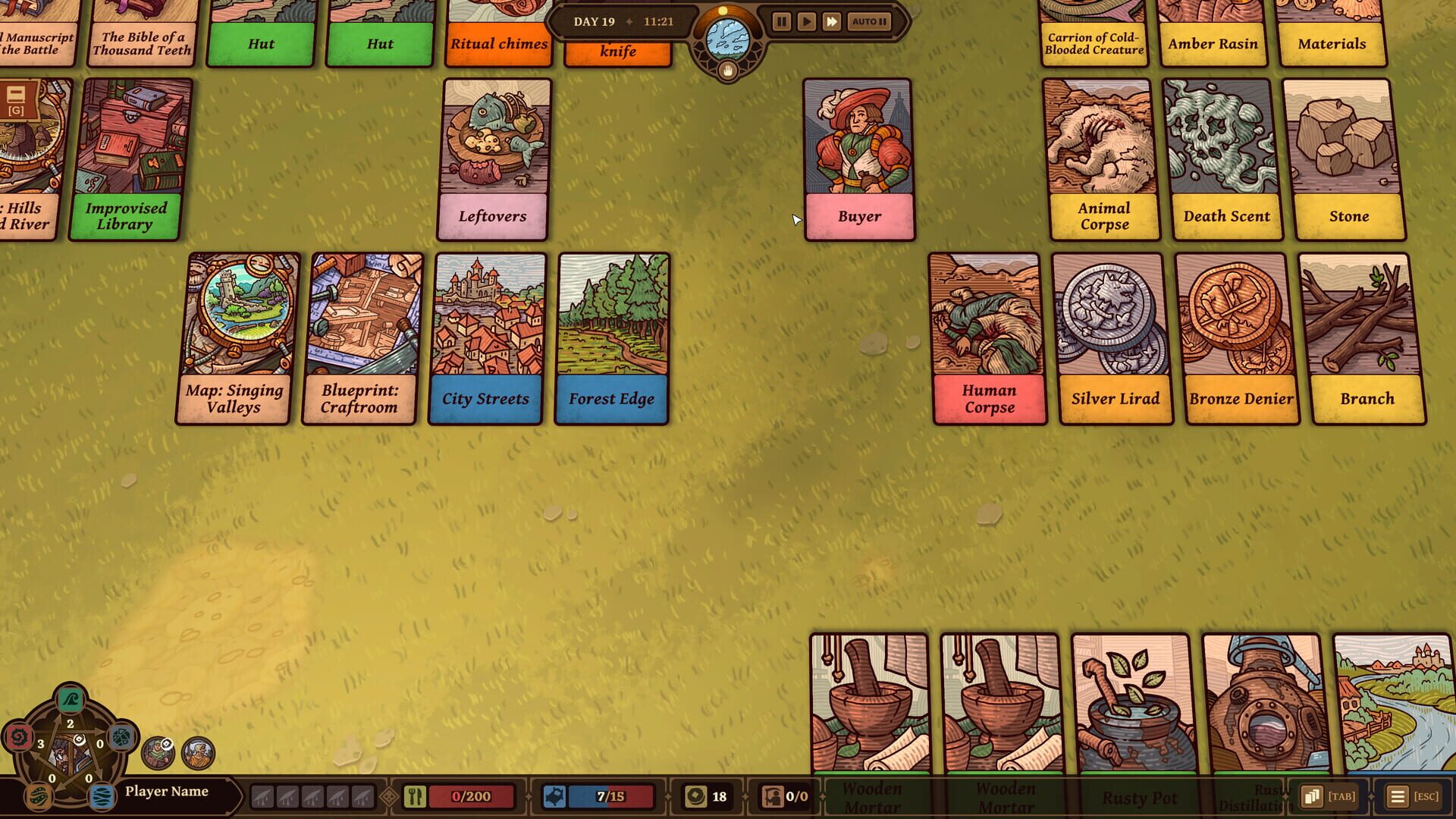Click the Player Name banner
Image resolution: width=1456 pixels, height=819 pixels.
point(168,791)
